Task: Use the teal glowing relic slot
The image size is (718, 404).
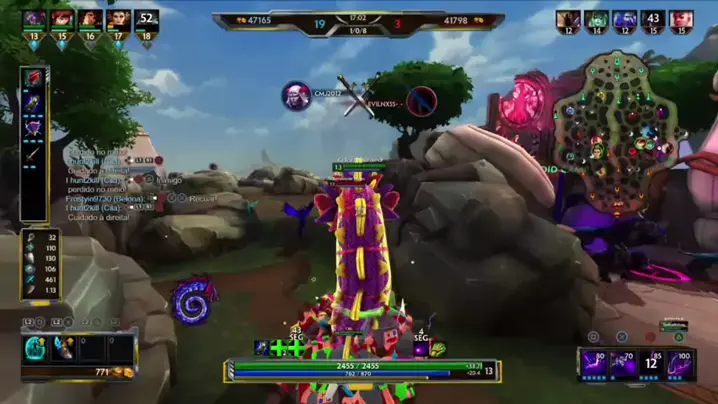Action: (x=35, y=347)
